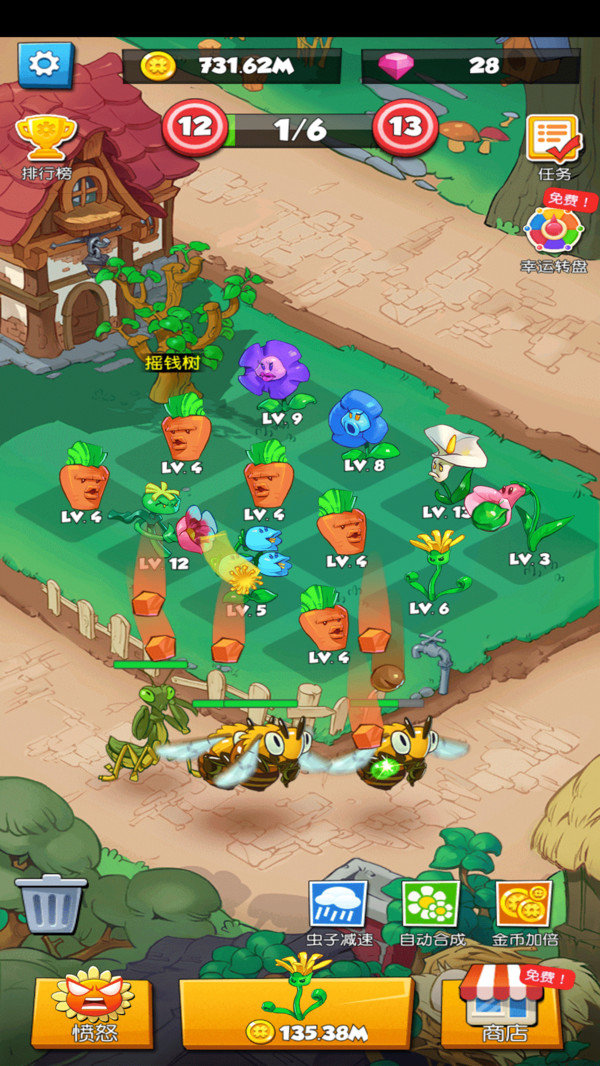Select the blue LV.8 flower

click(x=358, y=425)
